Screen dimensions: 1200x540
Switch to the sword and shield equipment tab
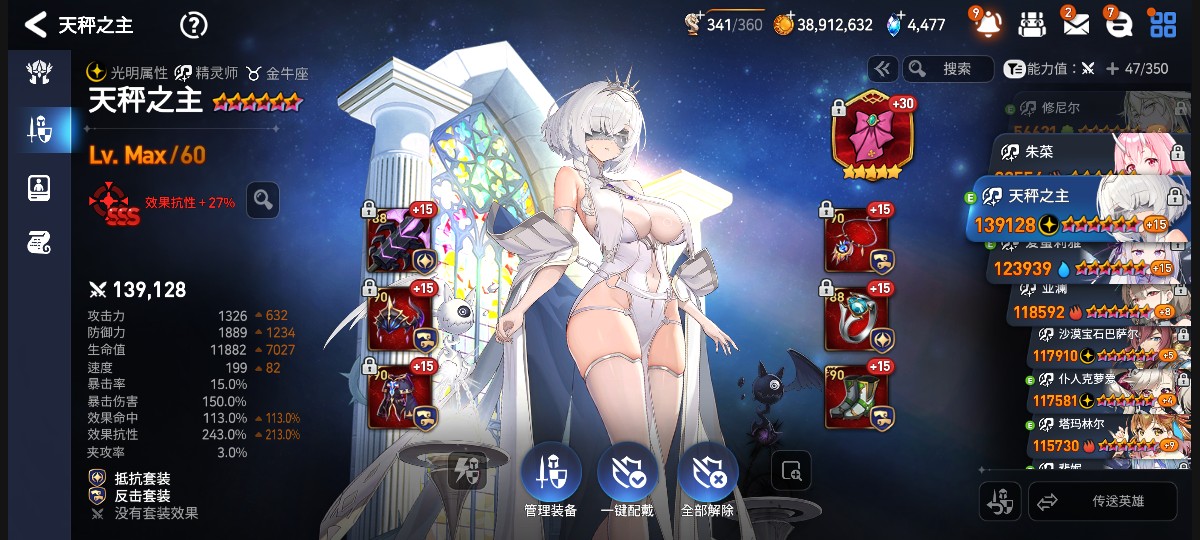[40, 128]
